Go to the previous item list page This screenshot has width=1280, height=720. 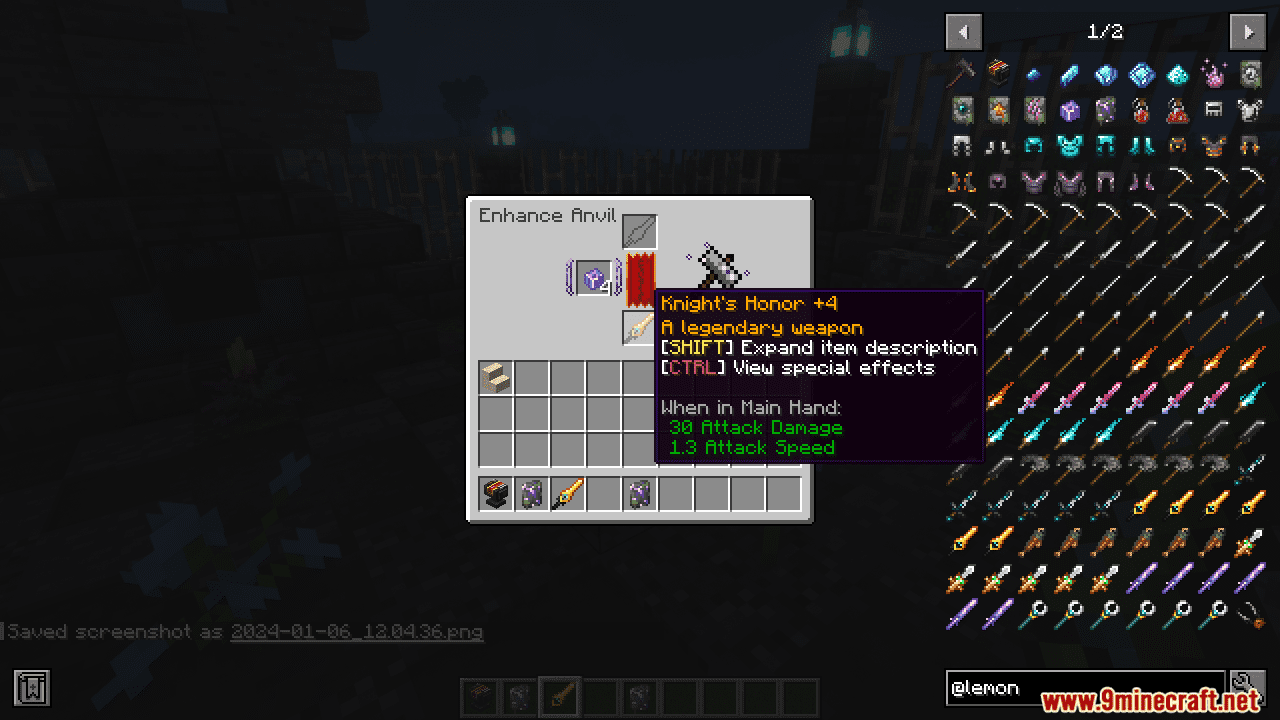coord(963,31)
